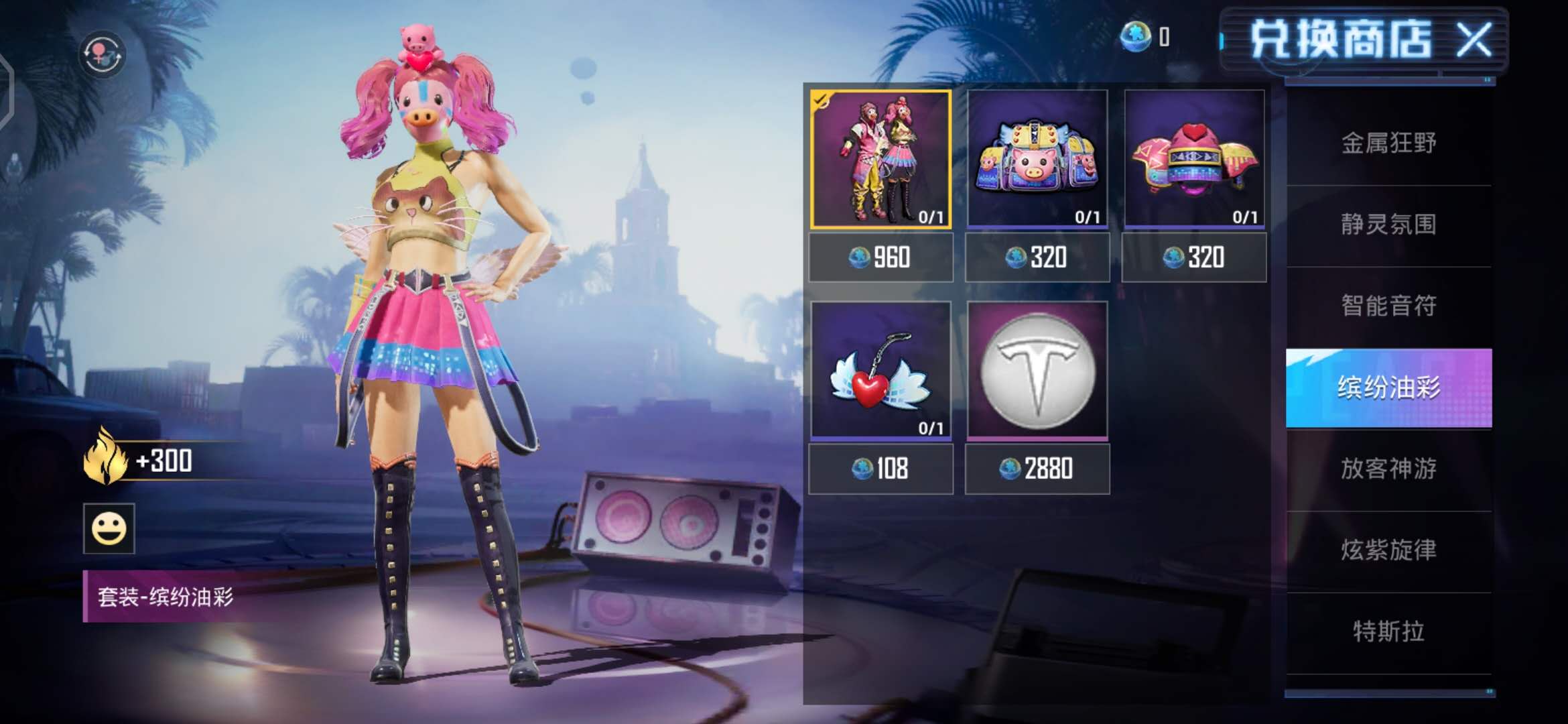Redeem the Tesla coin for 2880 tokens
The height and width of the screenshot is (724, 1568).
[1037, 469]
